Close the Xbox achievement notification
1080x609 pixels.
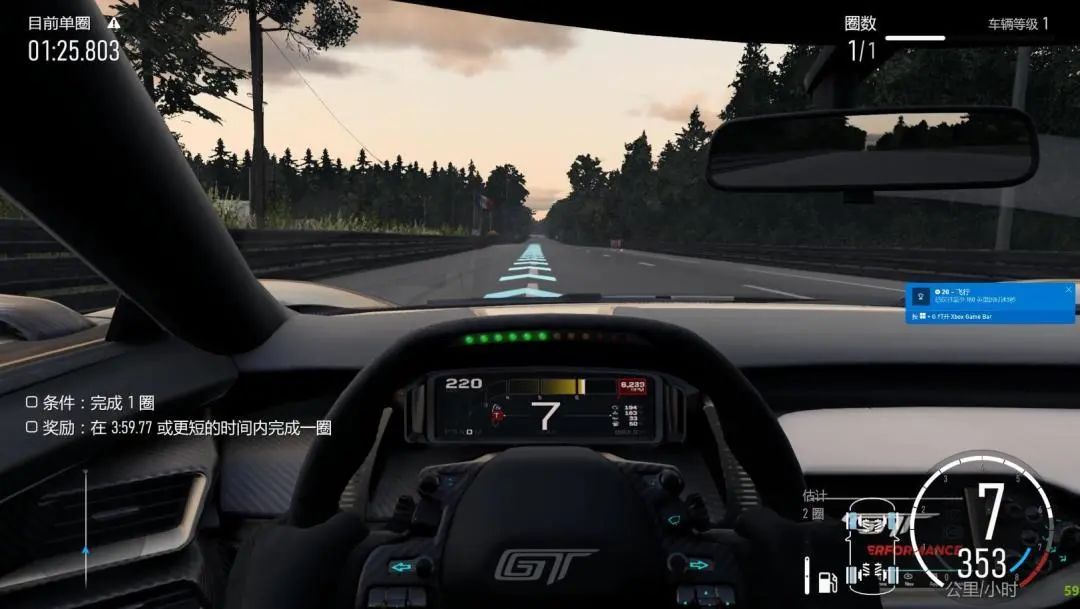coord(1068,290)
